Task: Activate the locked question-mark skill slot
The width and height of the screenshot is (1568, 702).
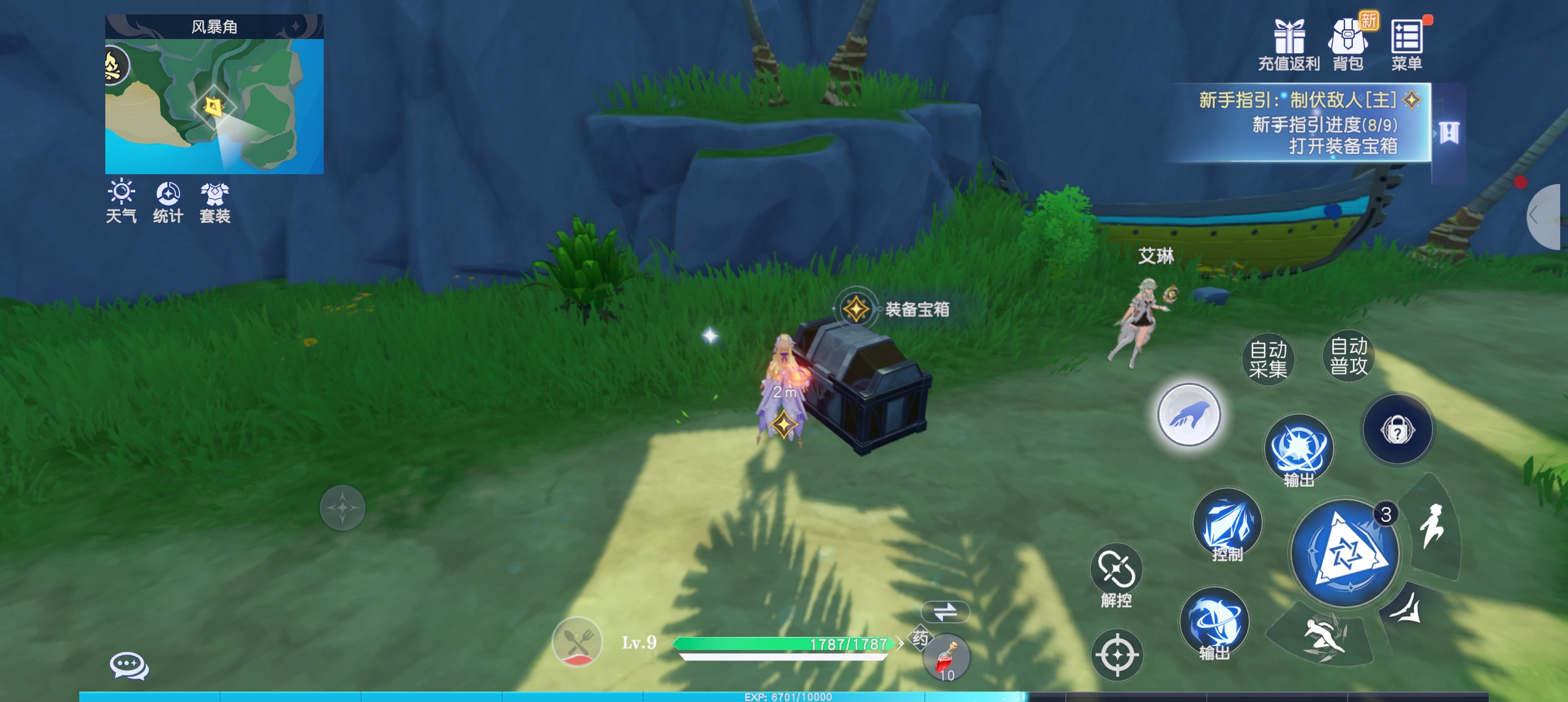Action: pos(1398,430)
